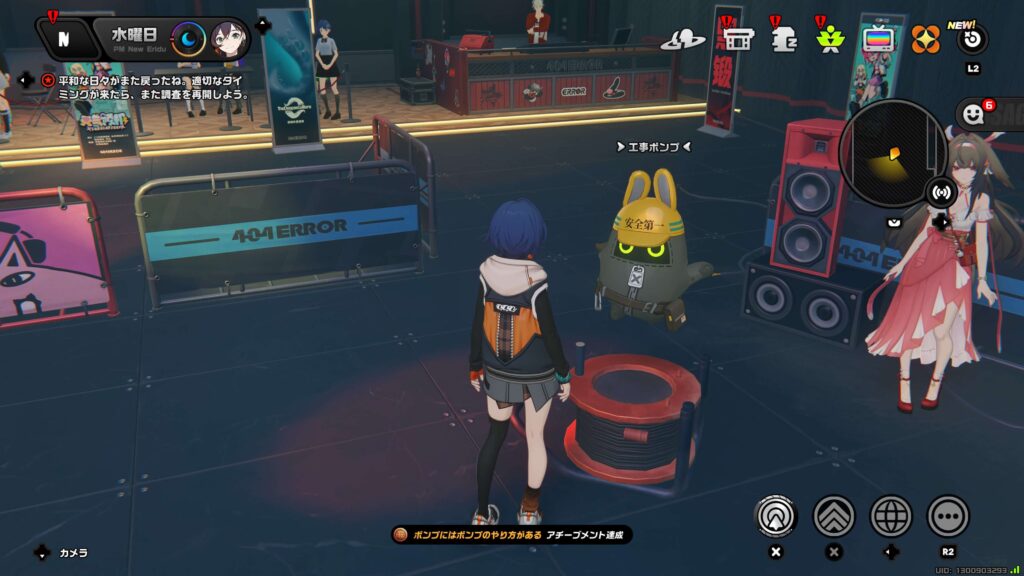This screenshot has width=1024, height=576.
Task: Open the red star quest tracker
Action: coord(48,80)
